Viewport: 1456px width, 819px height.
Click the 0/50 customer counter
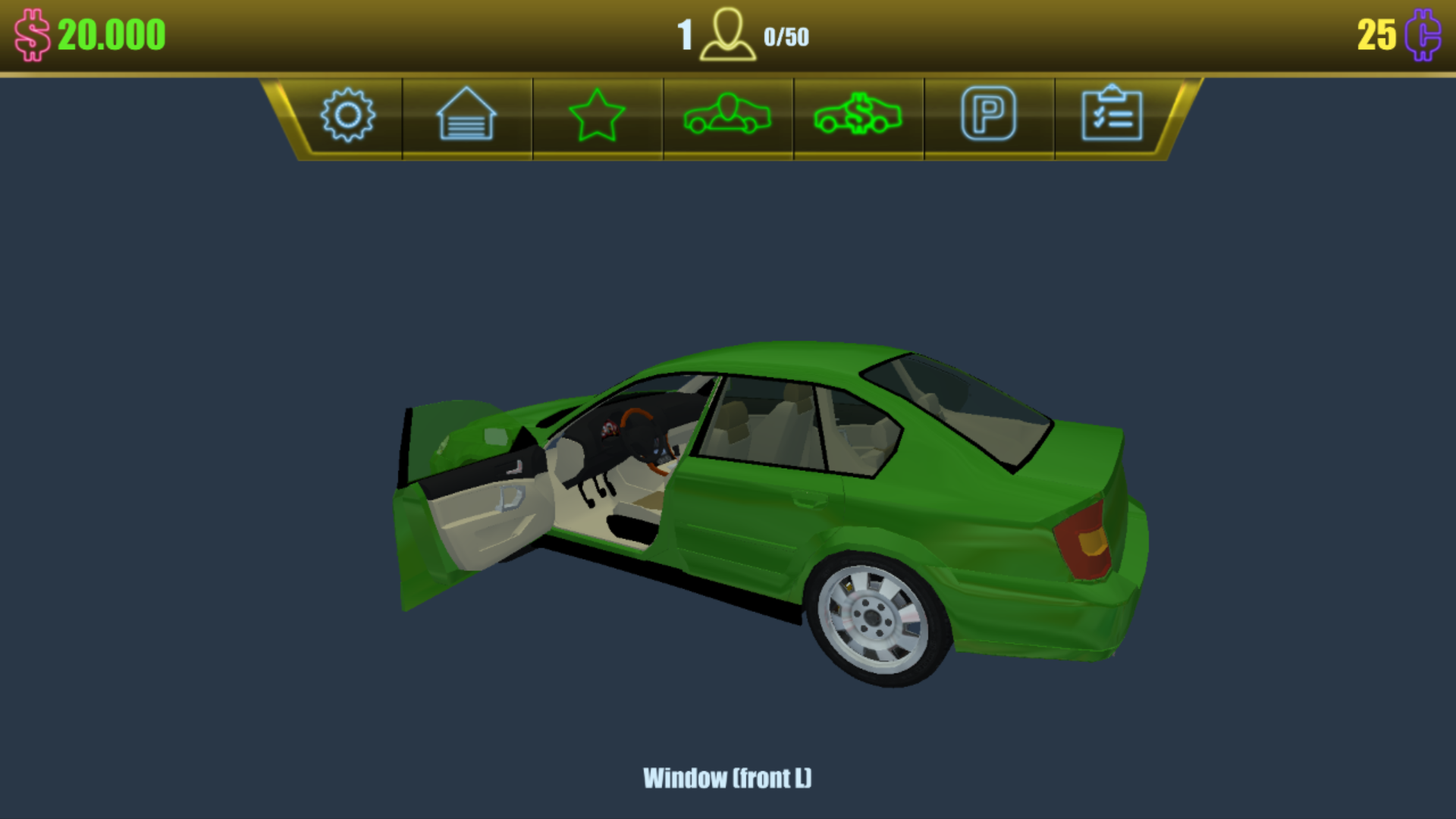[787, 35]
